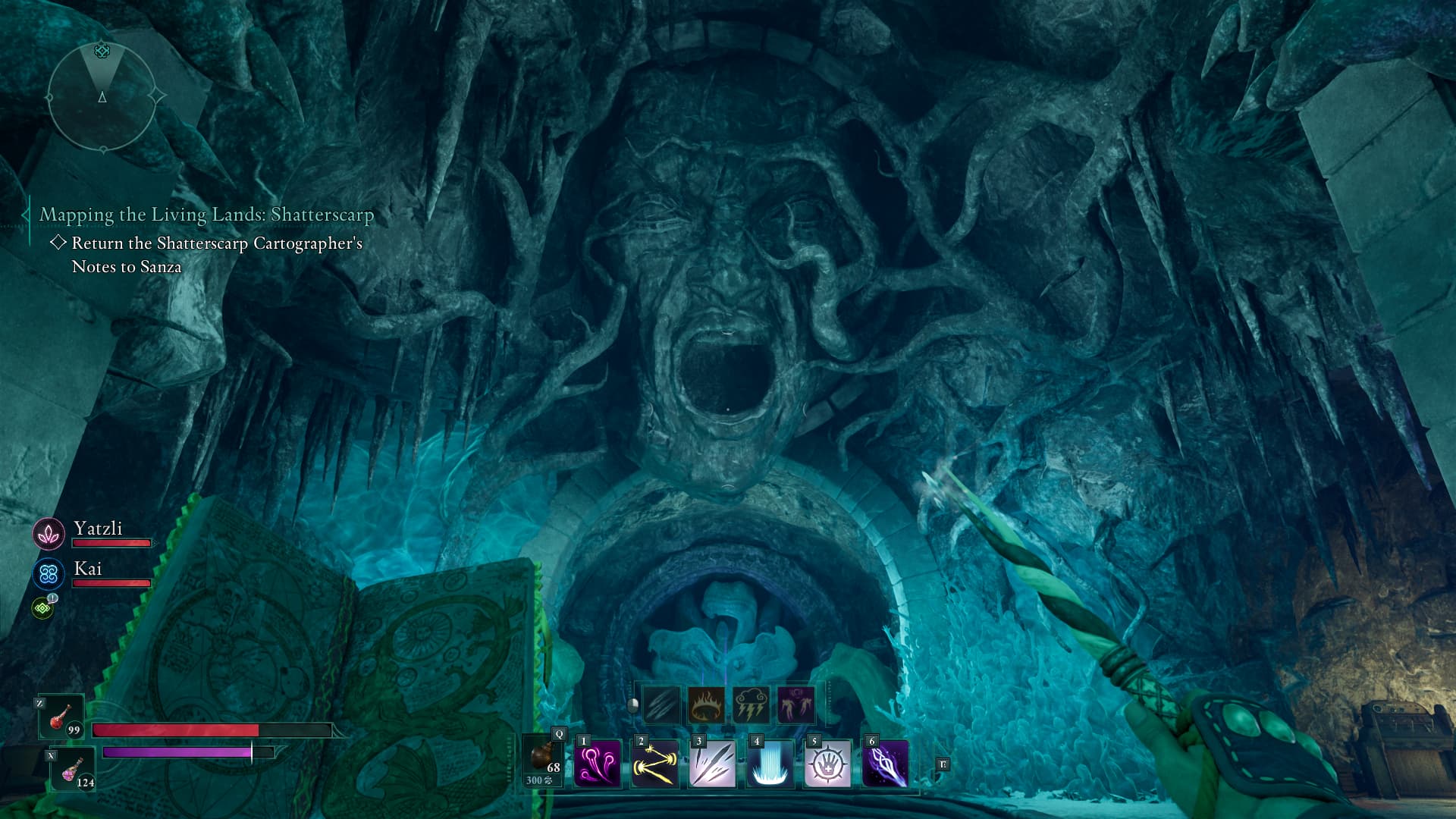Open the Mapping the Living Lands quest tracker
The image size is (1456, 819).
pos(206,215)
